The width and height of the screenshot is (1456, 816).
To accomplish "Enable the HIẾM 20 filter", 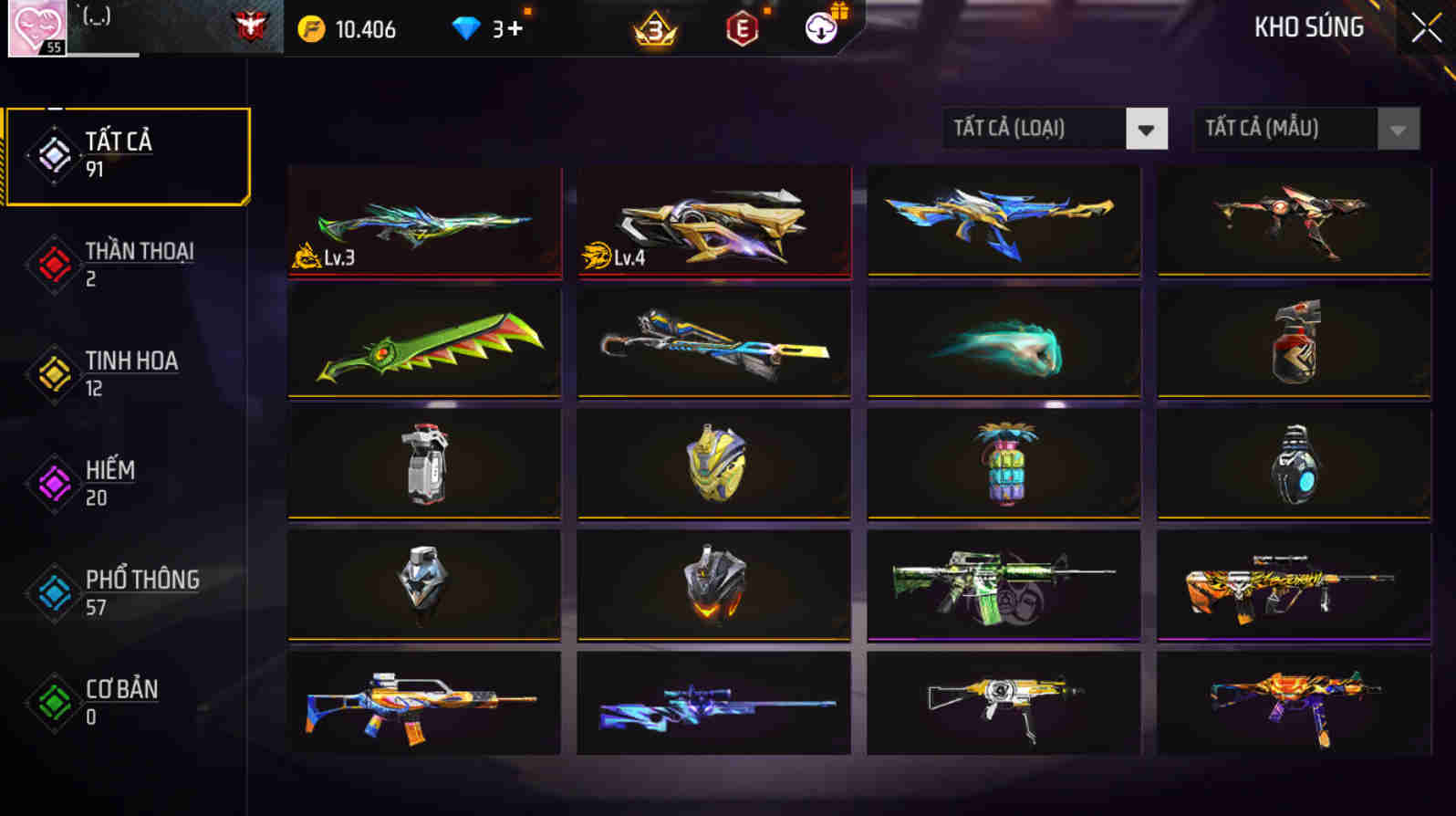I will (x=109, y=483).
